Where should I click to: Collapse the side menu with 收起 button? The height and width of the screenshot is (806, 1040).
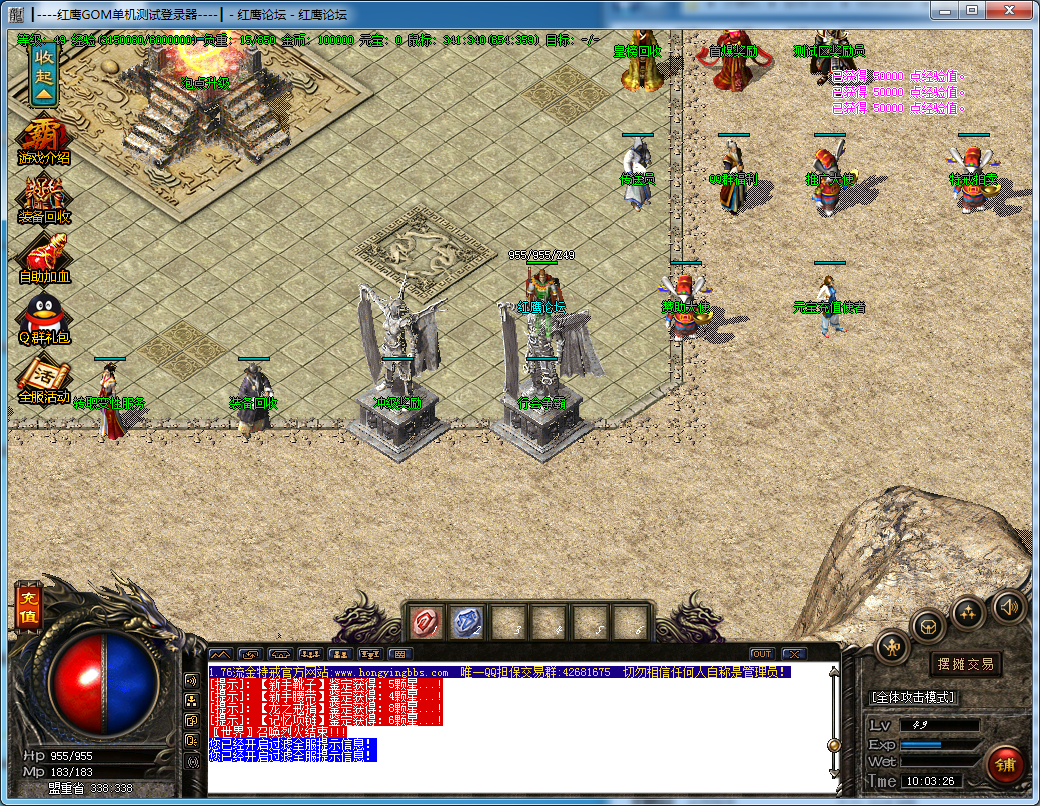pyautogui.click(x=43, y=74)
